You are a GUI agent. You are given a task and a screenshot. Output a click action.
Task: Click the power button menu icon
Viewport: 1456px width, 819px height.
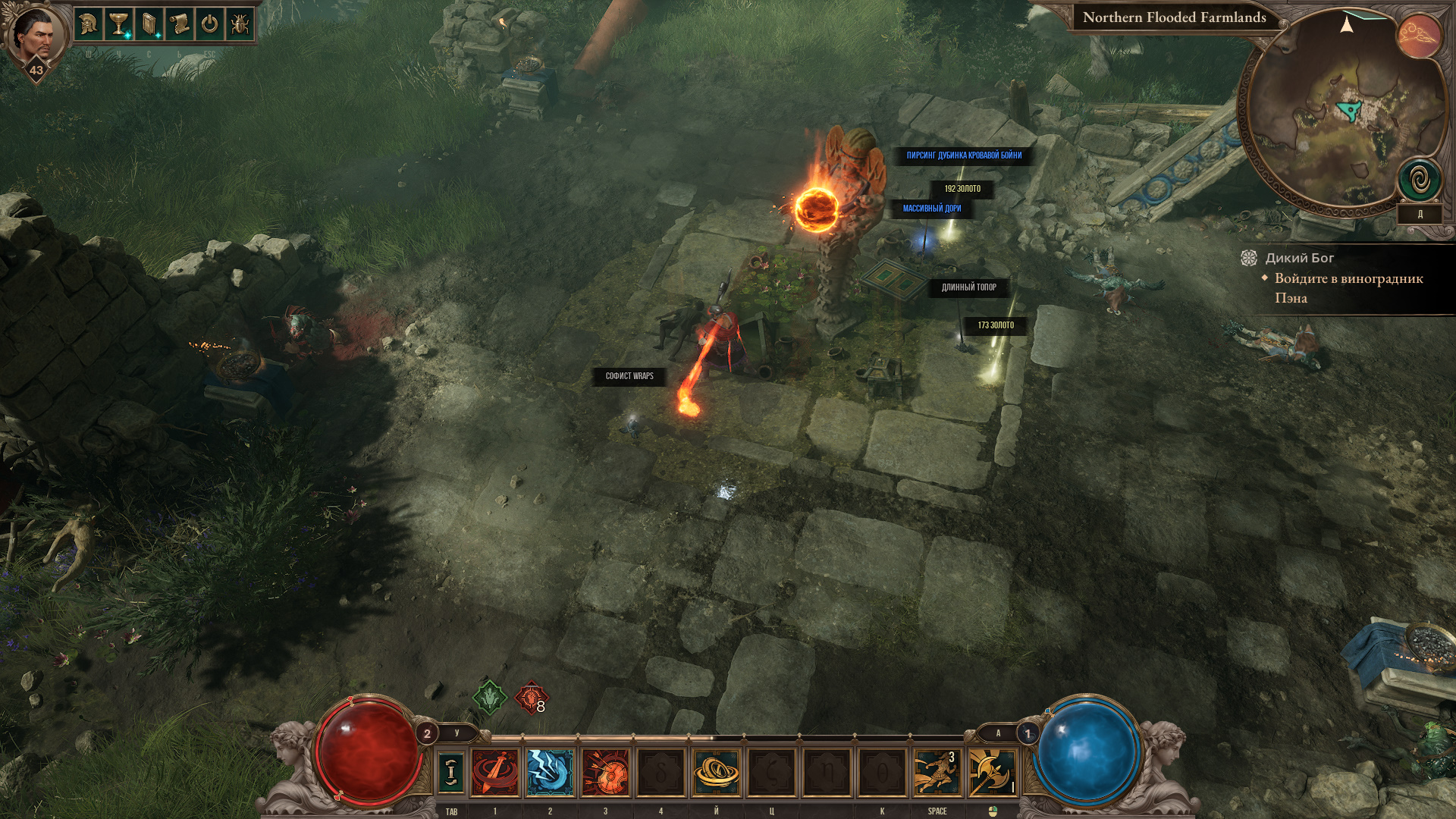pos(210,24)
